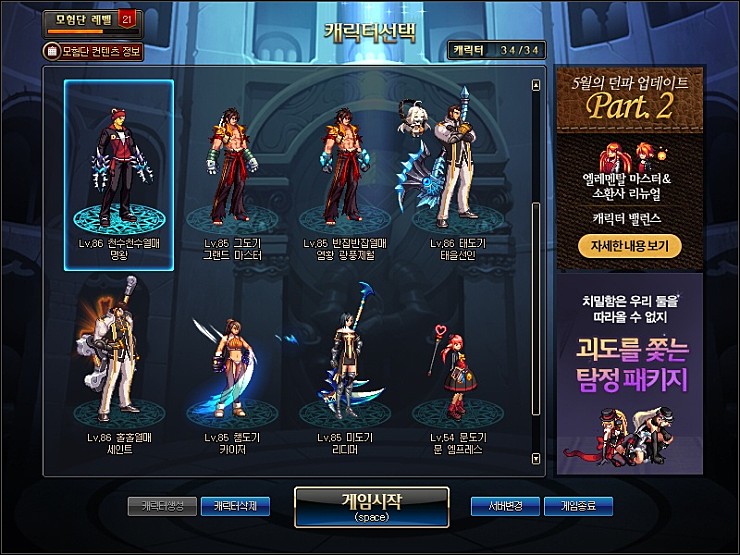Exit the game via 게임종료
Image resolution: width=740 pixels, height=555 pixels.
pyautogui.click(x=578, y=506)
